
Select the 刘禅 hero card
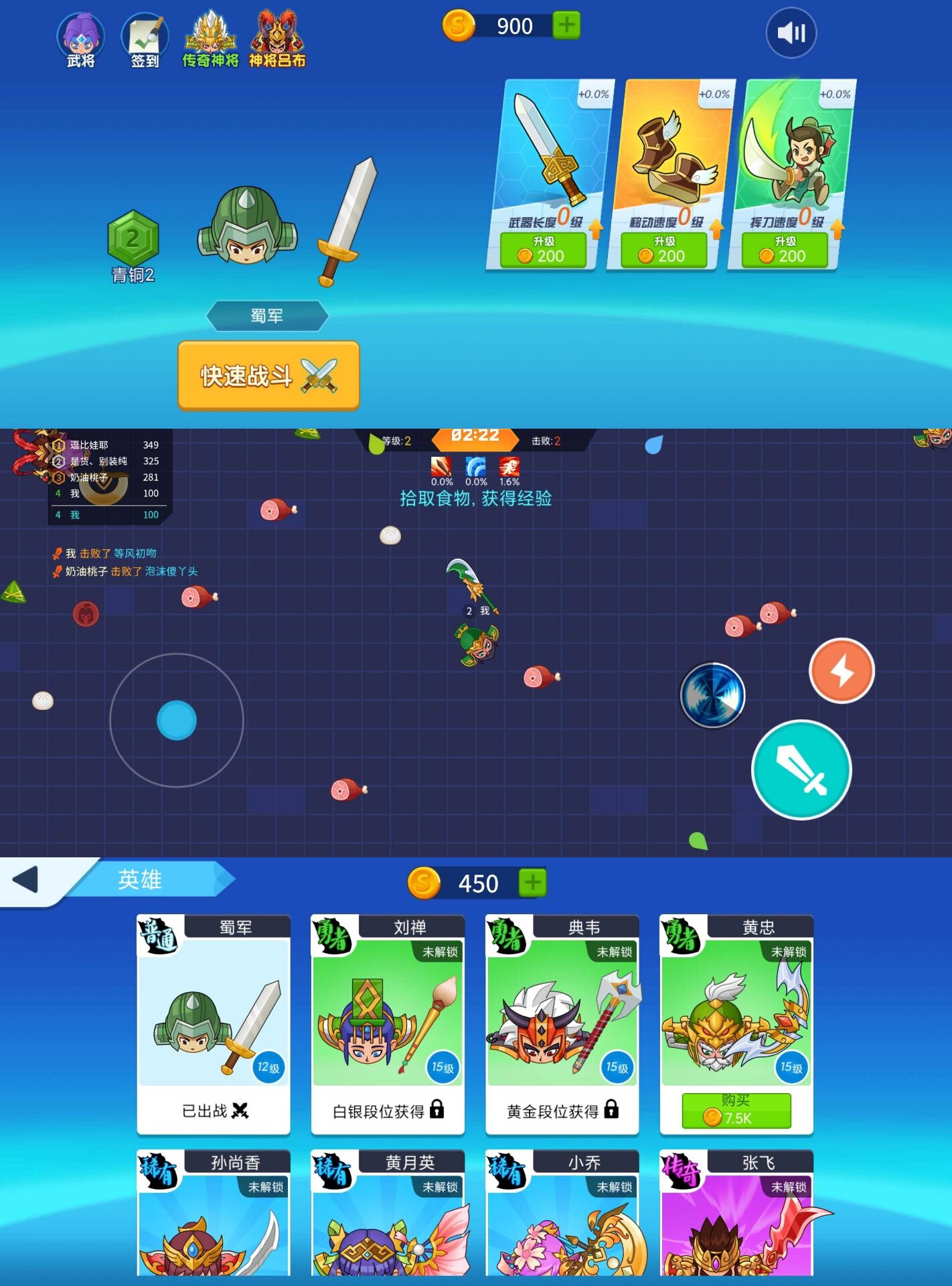click(388, 1023)
